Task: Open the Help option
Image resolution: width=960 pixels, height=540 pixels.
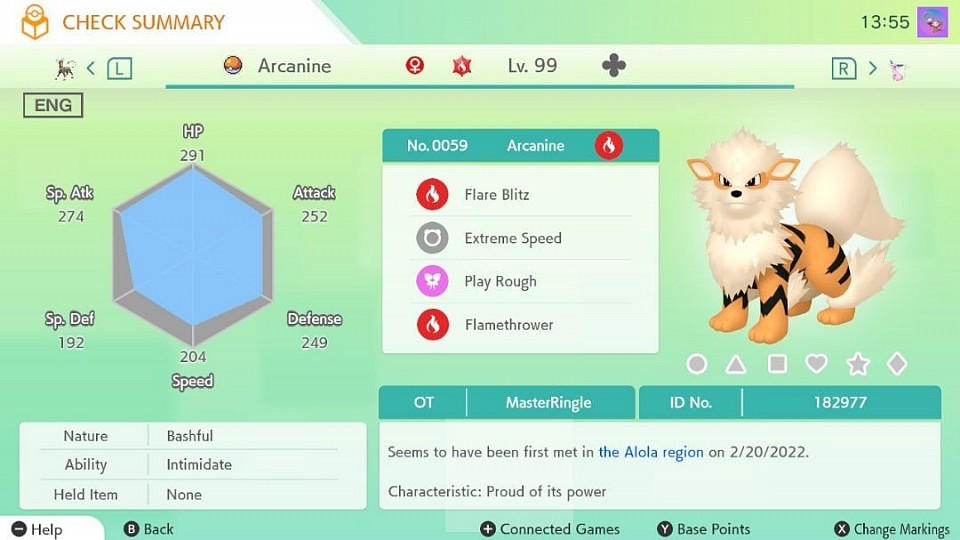Action: [37, 529]
